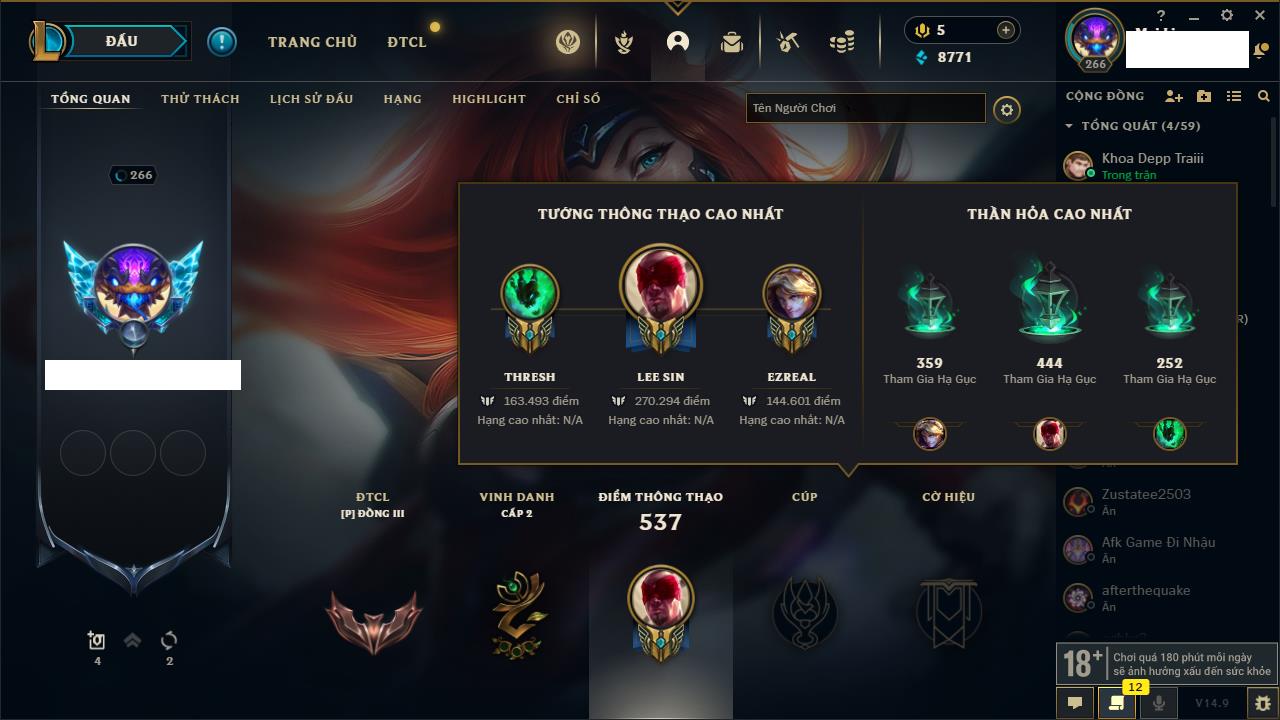Open the LỊCH SỬ ĐẤU tab
The height and width of the screenshot is (720, 1280).
coord(311,99)
